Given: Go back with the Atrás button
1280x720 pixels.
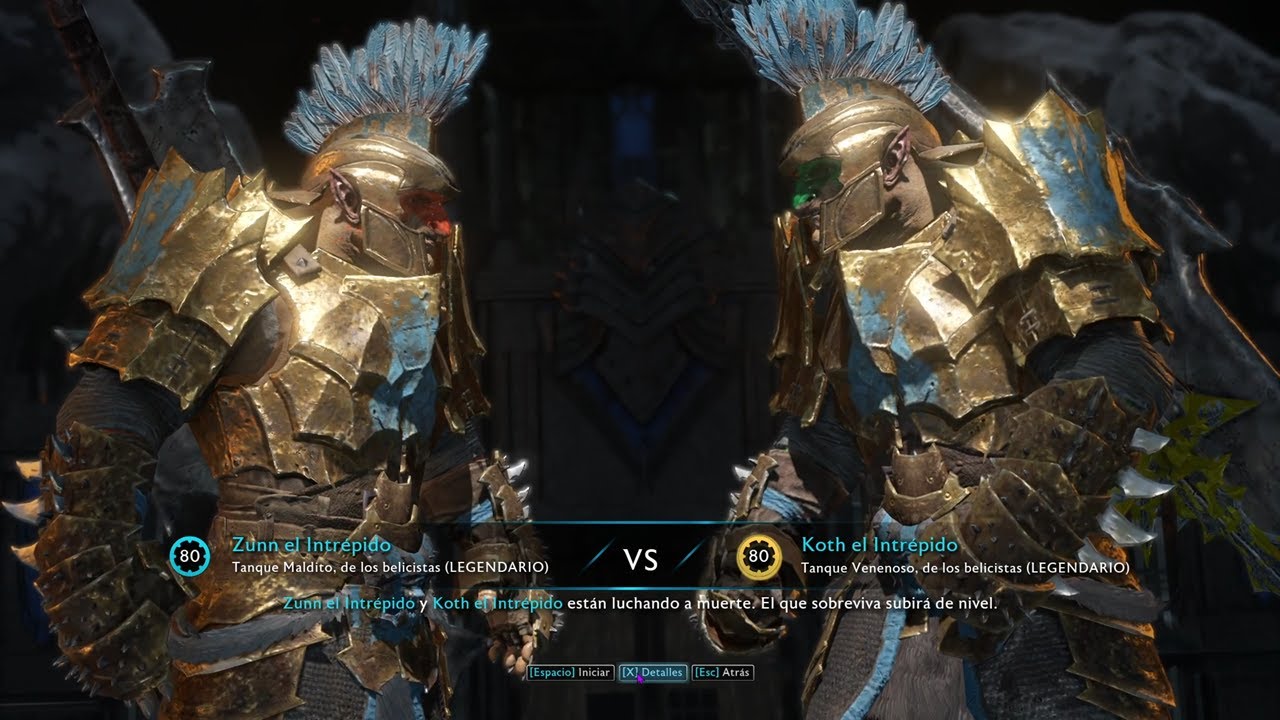Looking at the screenshot, I should (721, 673).
